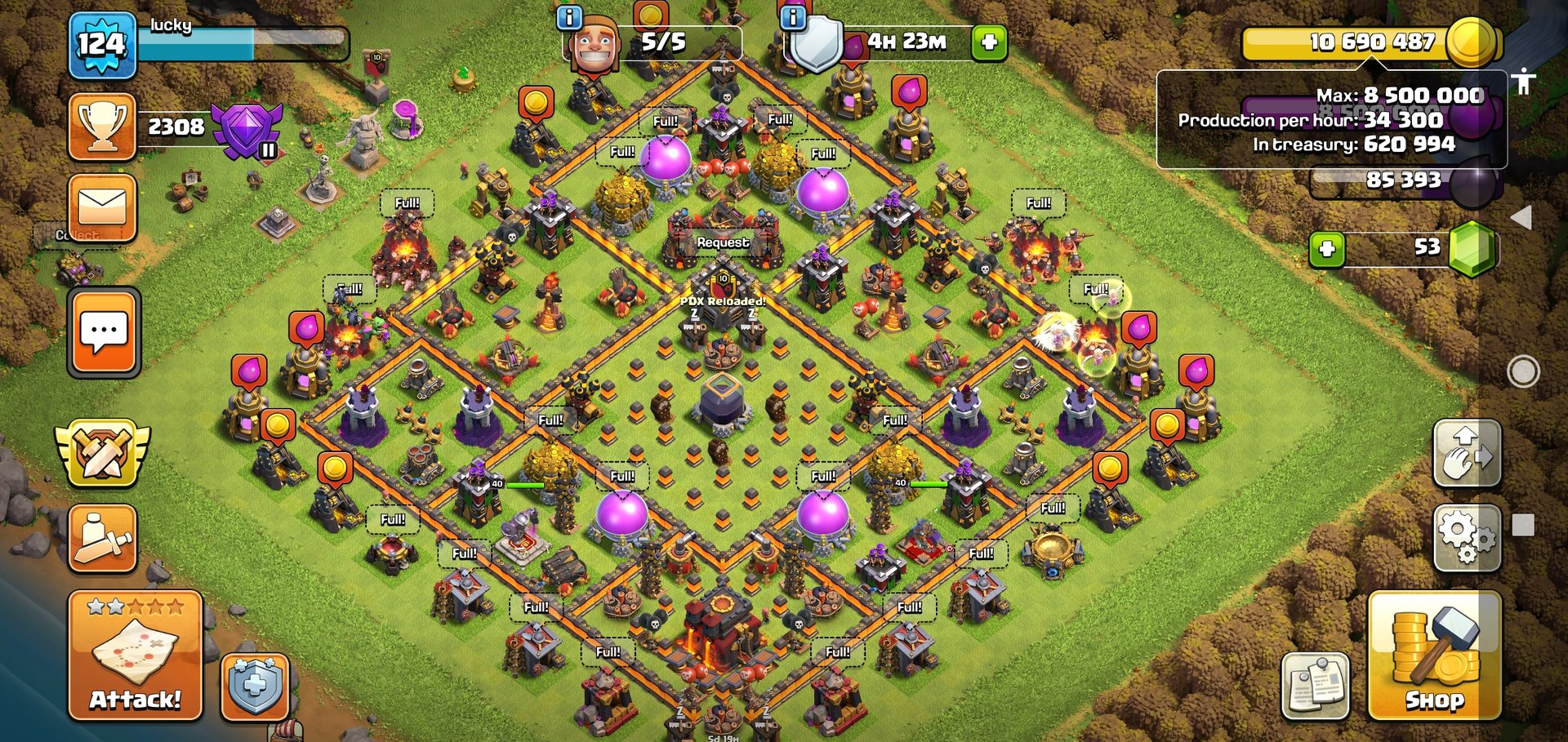
Task: Open the layout editor hand button
Action: tap(1467, 454)
